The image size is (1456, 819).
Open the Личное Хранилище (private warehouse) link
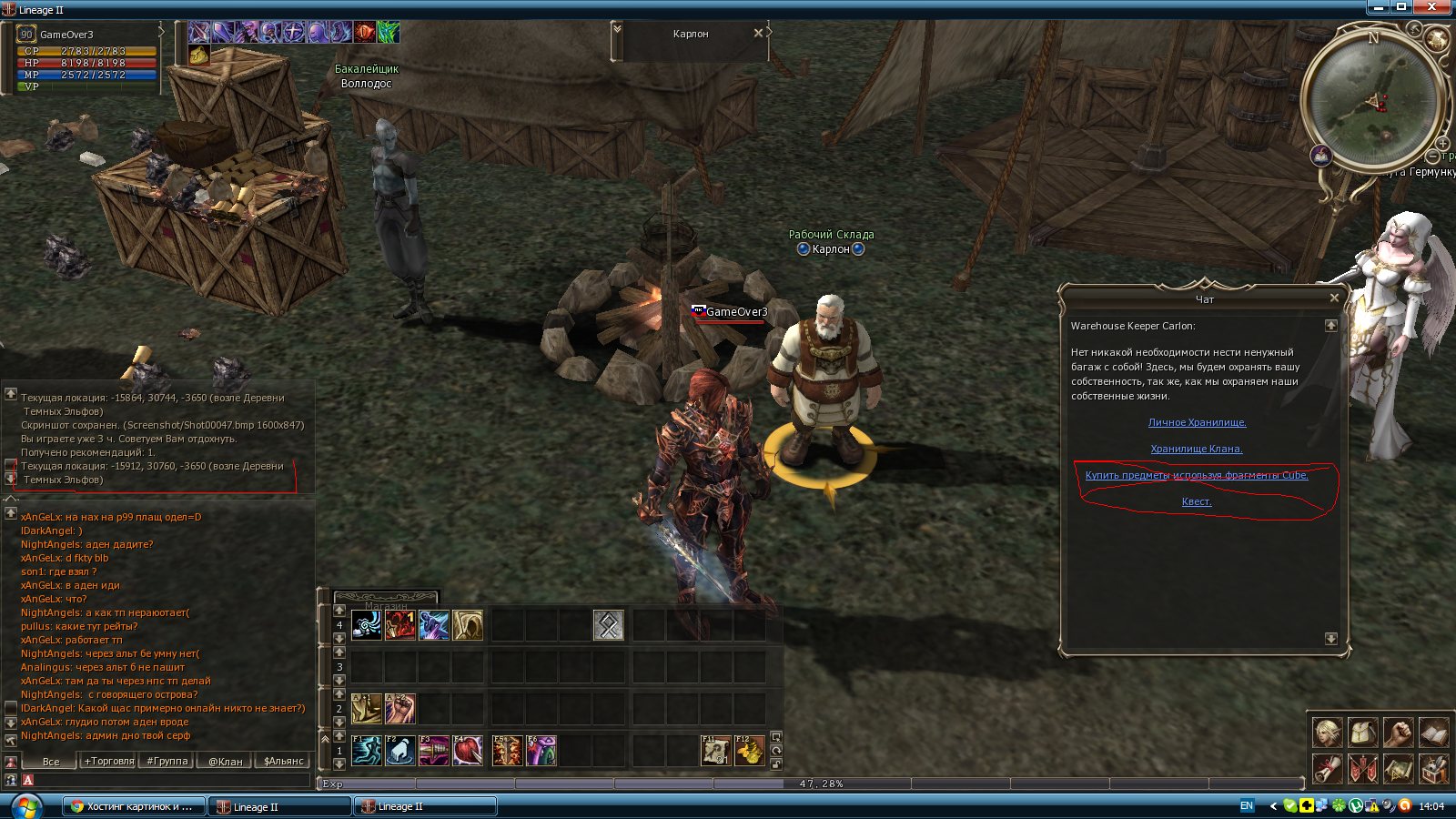[1197, 422]
